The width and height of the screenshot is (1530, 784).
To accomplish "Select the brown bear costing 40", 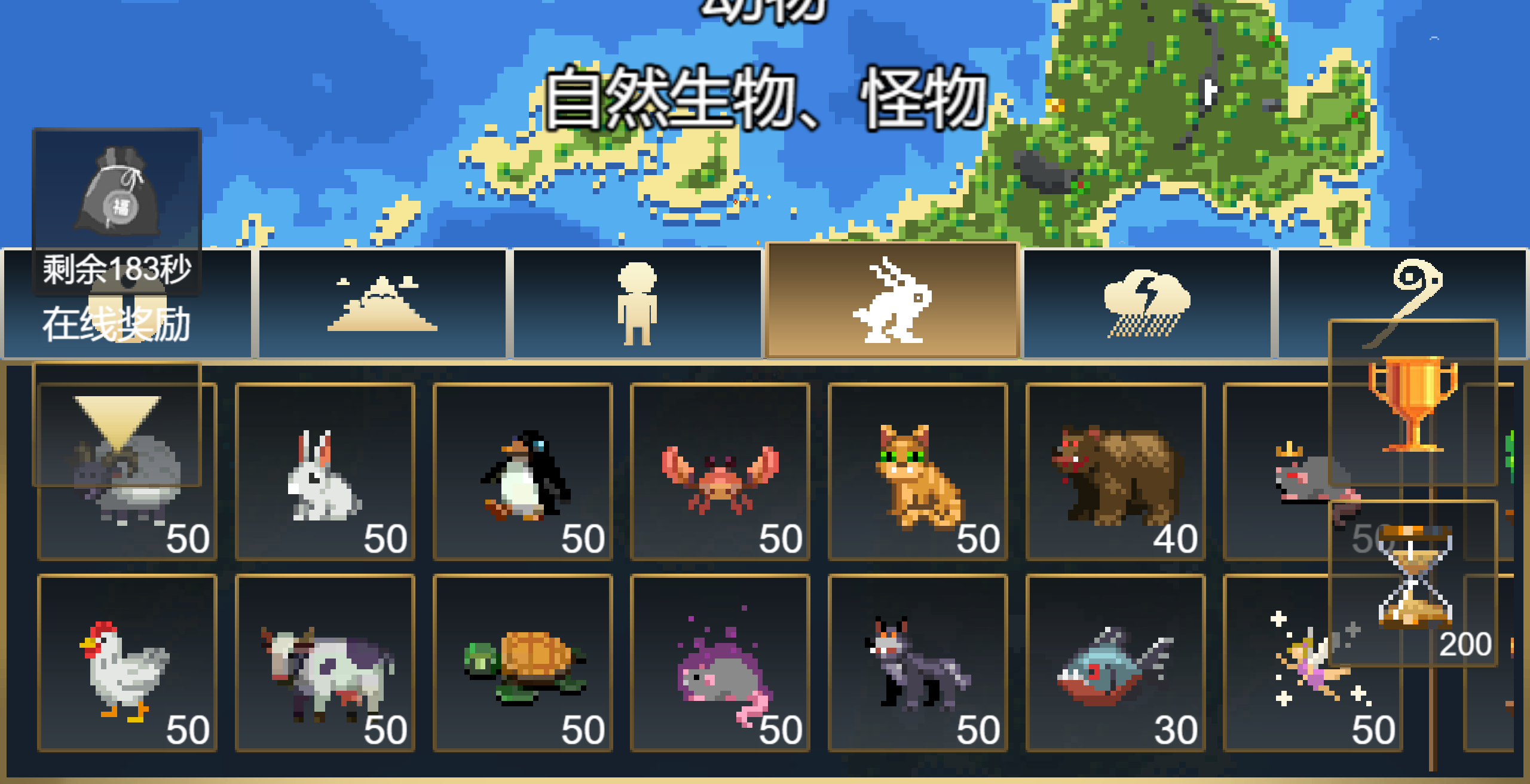I will pyautogui.click(x=1115, y=472).
